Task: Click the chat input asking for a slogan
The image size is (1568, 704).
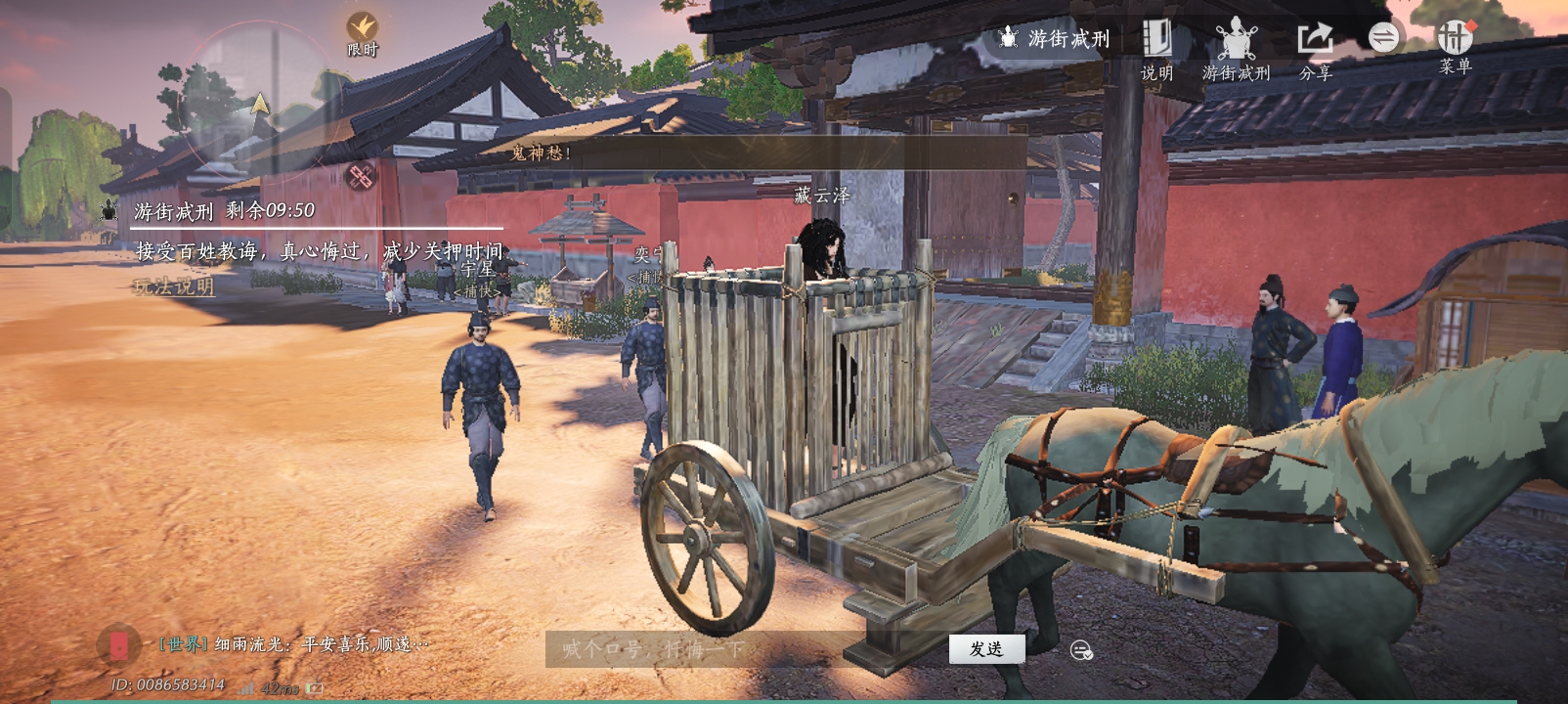Action: (684, 648)
